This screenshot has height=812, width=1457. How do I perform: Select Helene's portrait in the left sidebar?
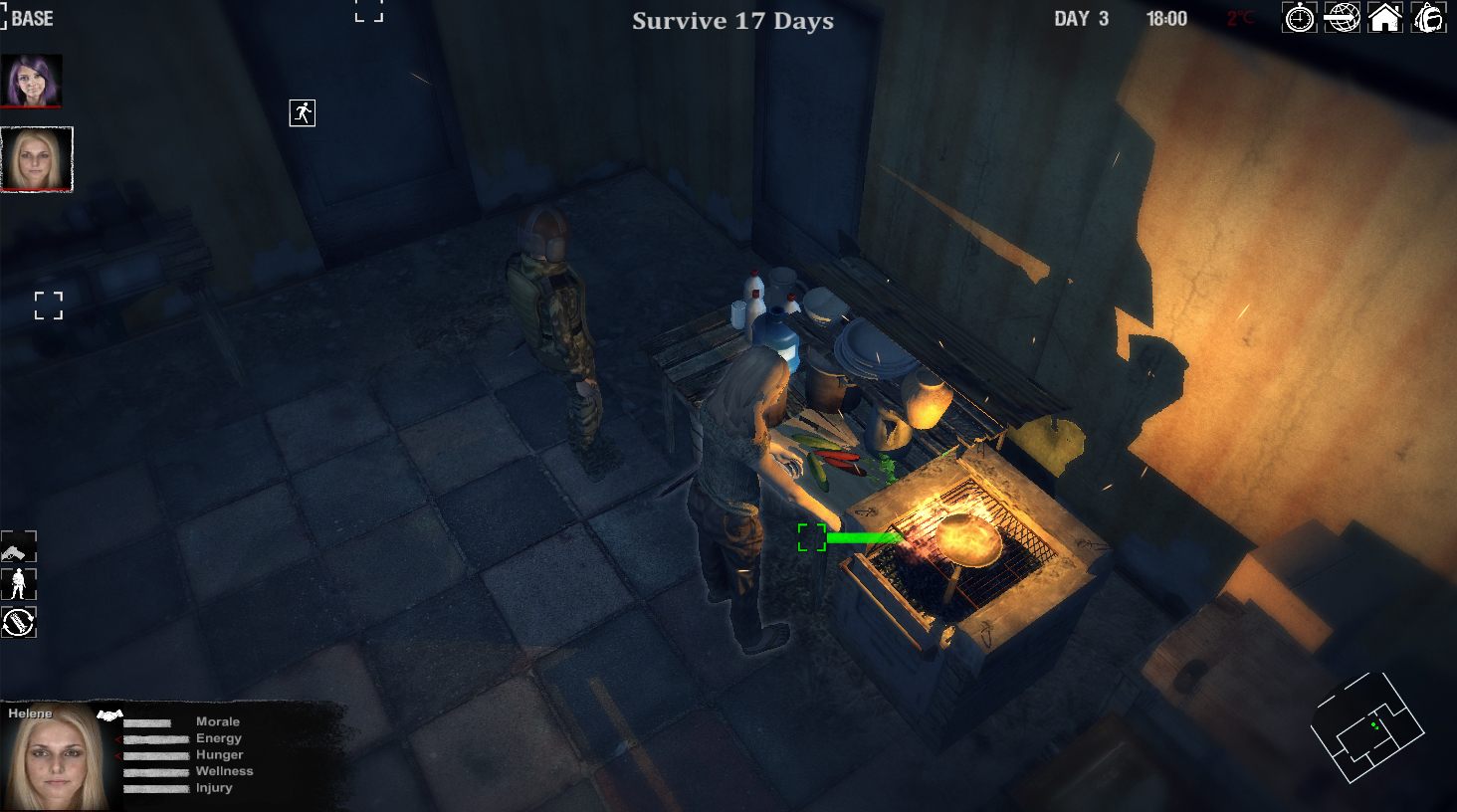click(x=37, y=159)
